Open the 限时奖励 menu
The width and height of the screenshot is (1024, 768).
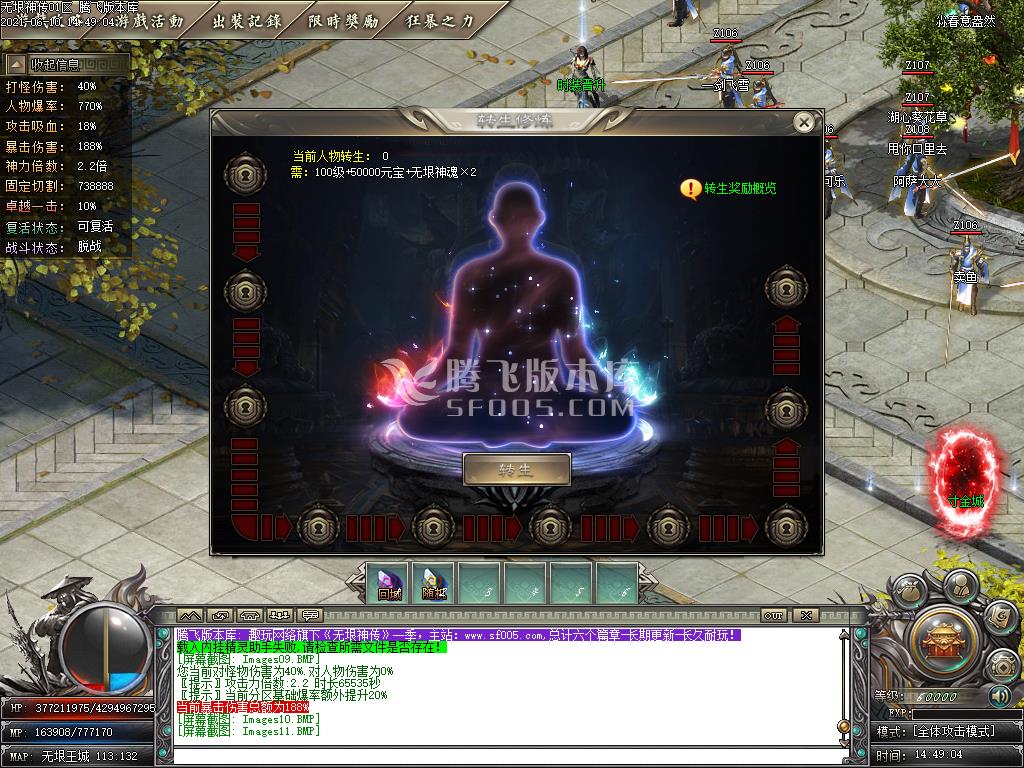coord(343,20)
